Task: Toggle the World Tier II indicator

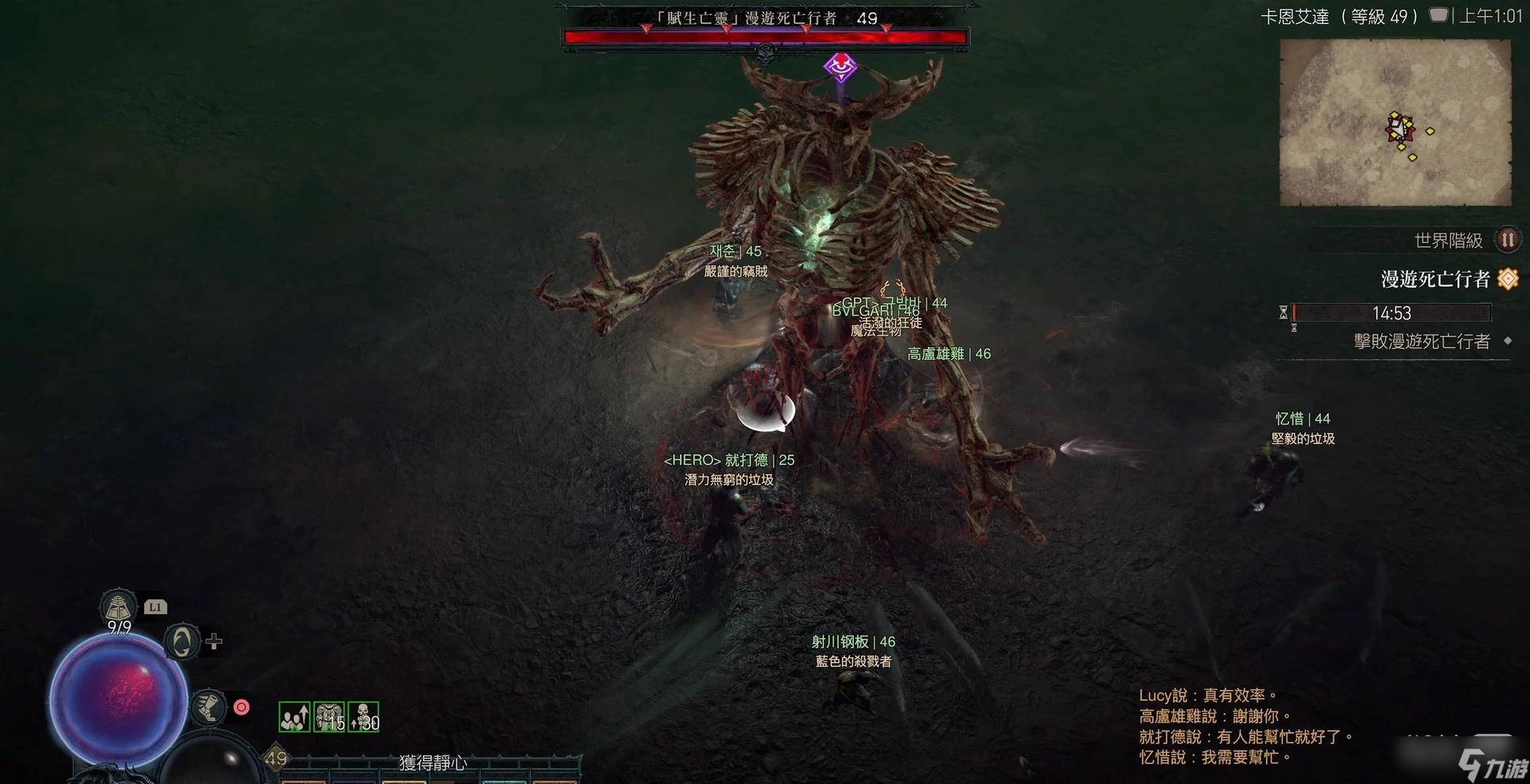Action: click(x=1507, y=239)
